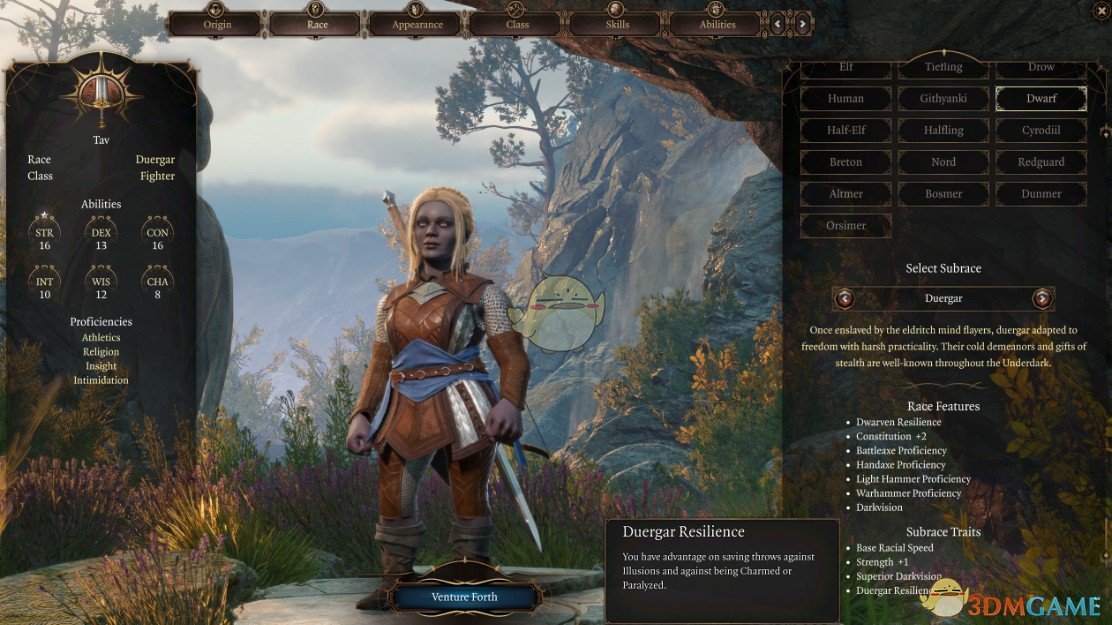The width and height of the screenshot is (1112, 625).
Task: Choose the Human race
Action: 845,98
